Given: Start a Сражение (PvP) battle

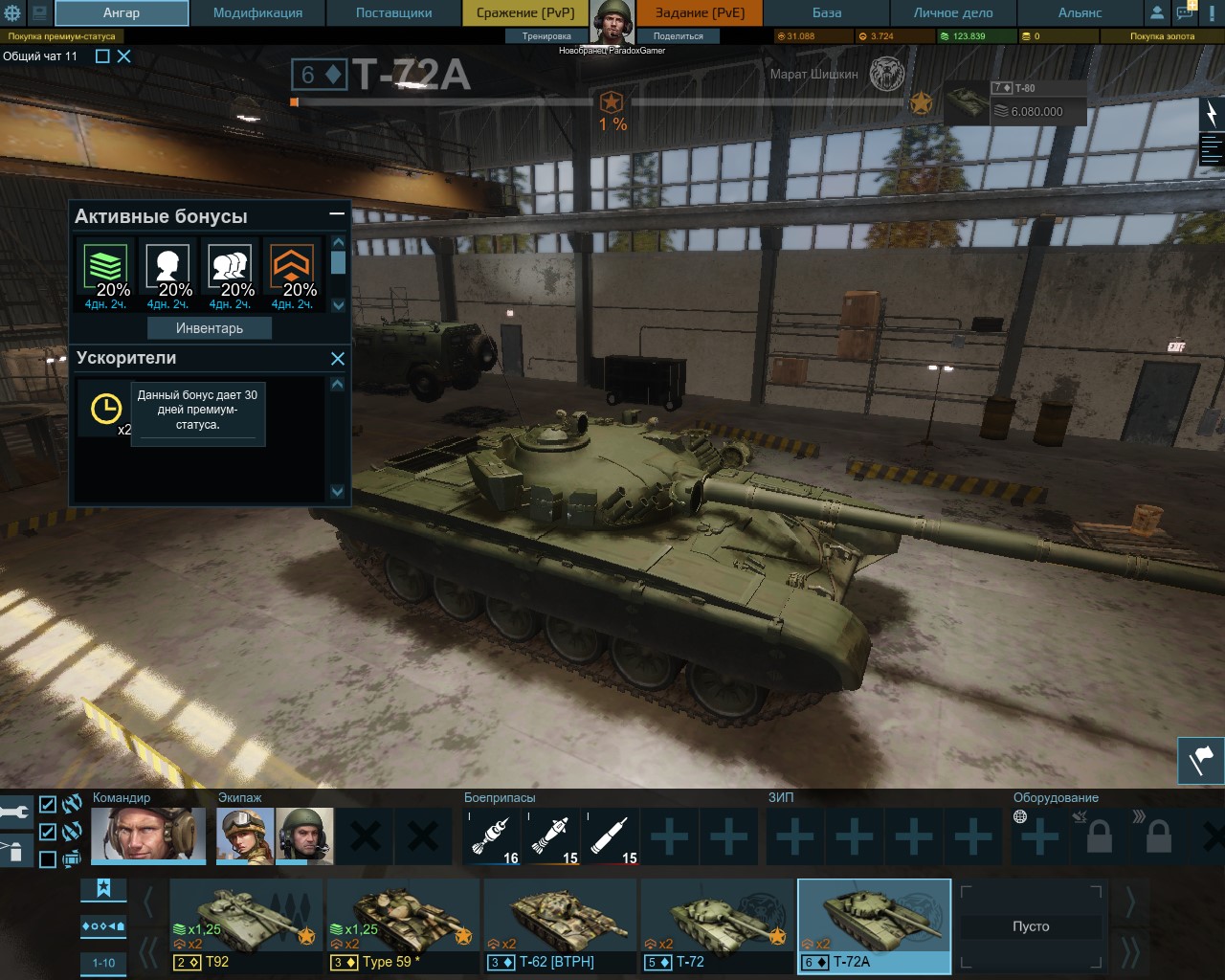Looking at the screenshot, I should click(525, 13).
